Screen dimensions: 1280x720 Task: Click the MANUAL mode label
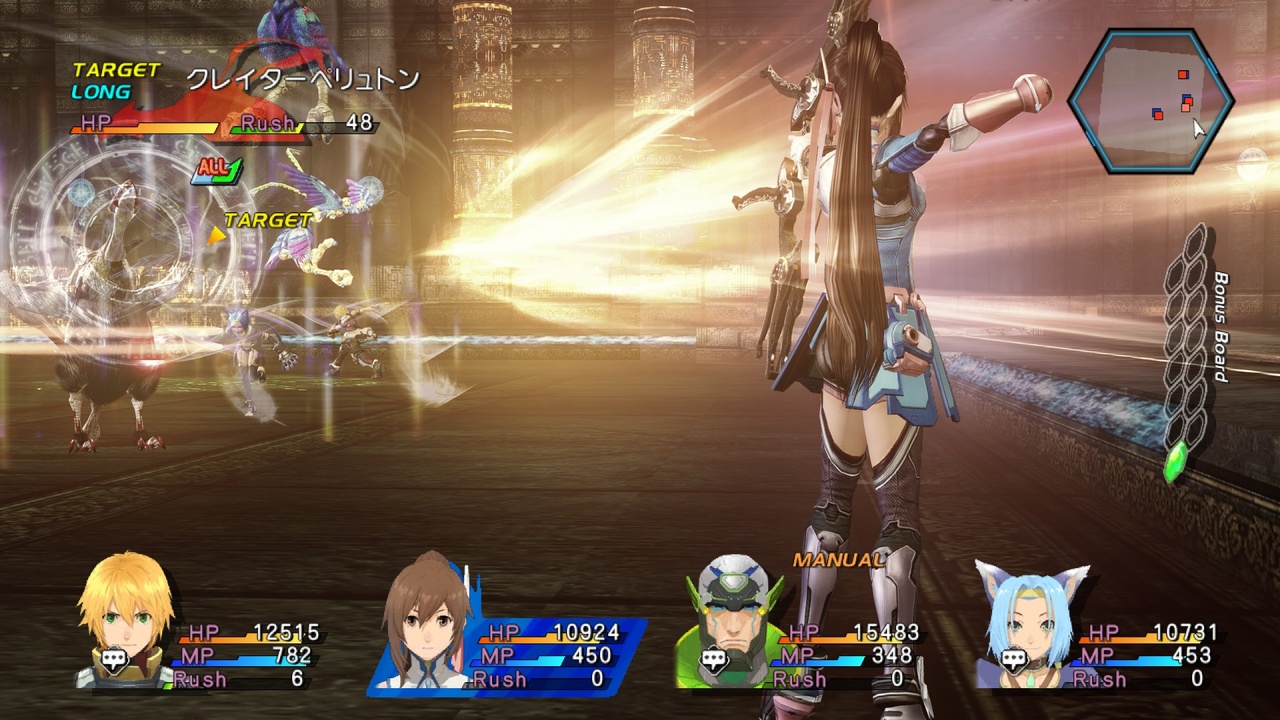coord(837,561)
